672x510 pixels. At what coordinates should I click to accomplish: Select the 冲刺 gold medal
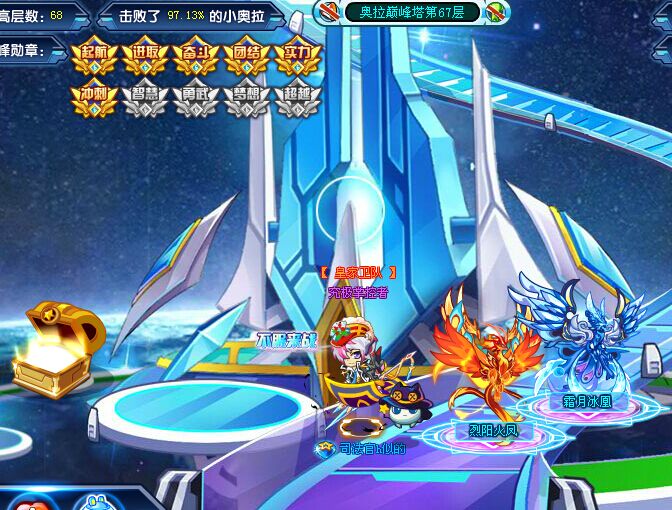tap(94, 98)
